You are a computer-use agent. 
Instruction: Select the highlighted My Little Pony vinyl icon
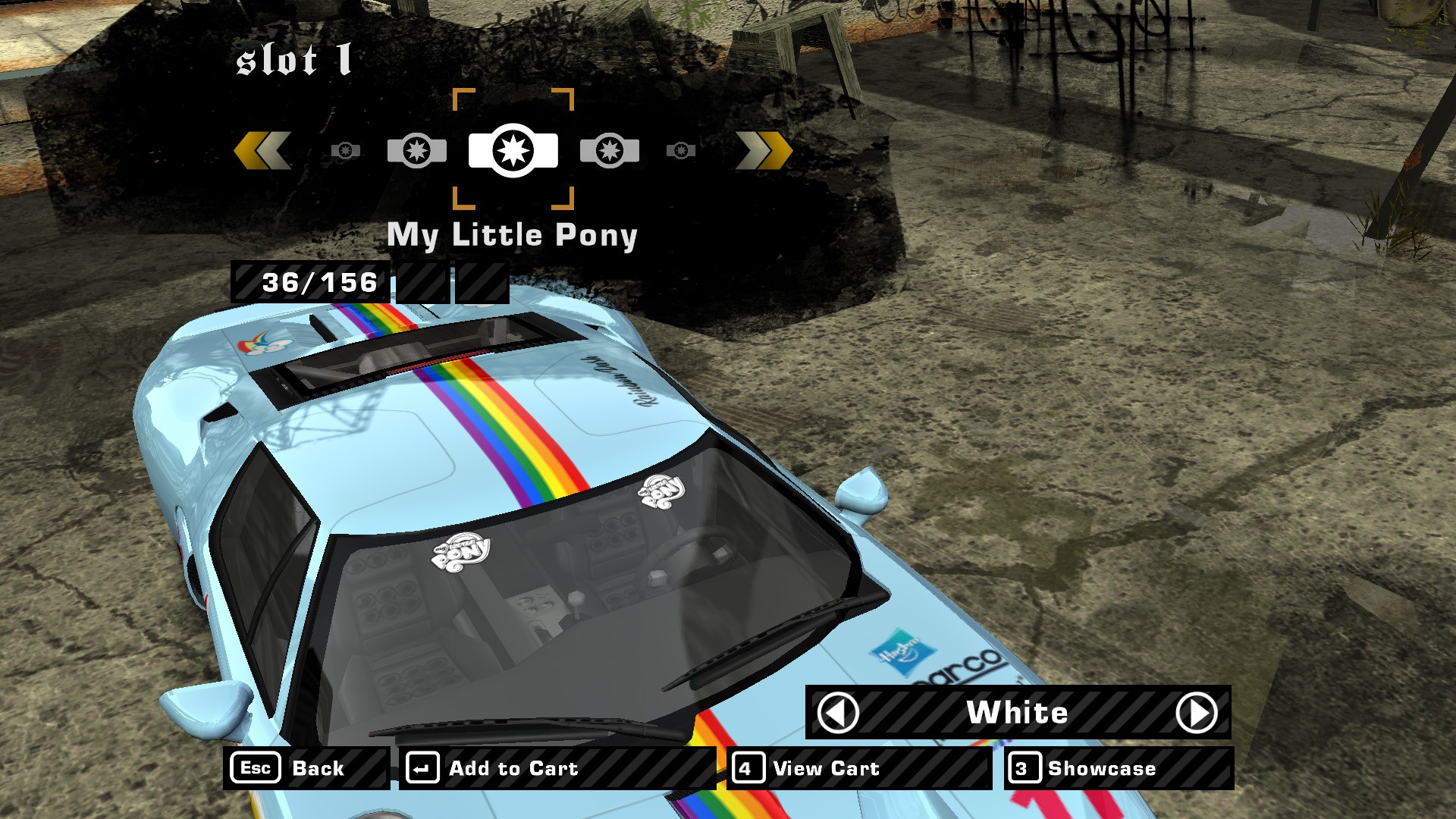click(513, 150)
